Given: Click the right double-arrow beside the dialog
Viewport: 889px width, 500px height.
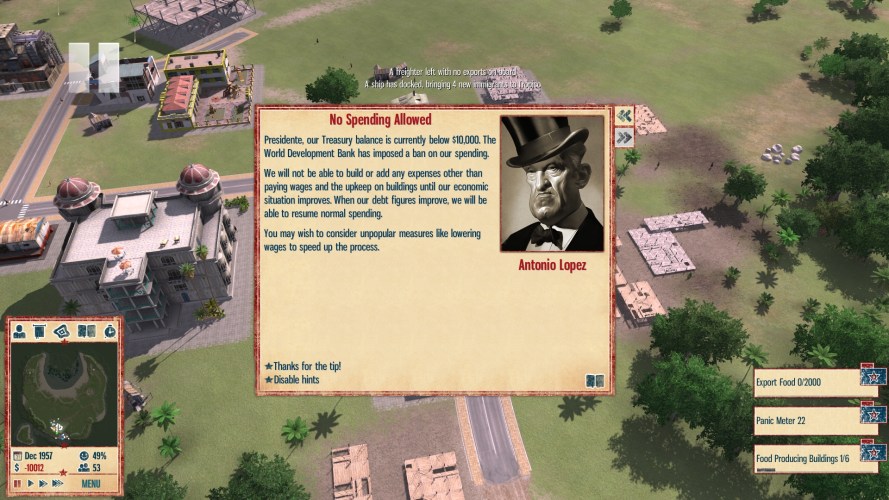Looking at the screenshot, I should (624, 137).
